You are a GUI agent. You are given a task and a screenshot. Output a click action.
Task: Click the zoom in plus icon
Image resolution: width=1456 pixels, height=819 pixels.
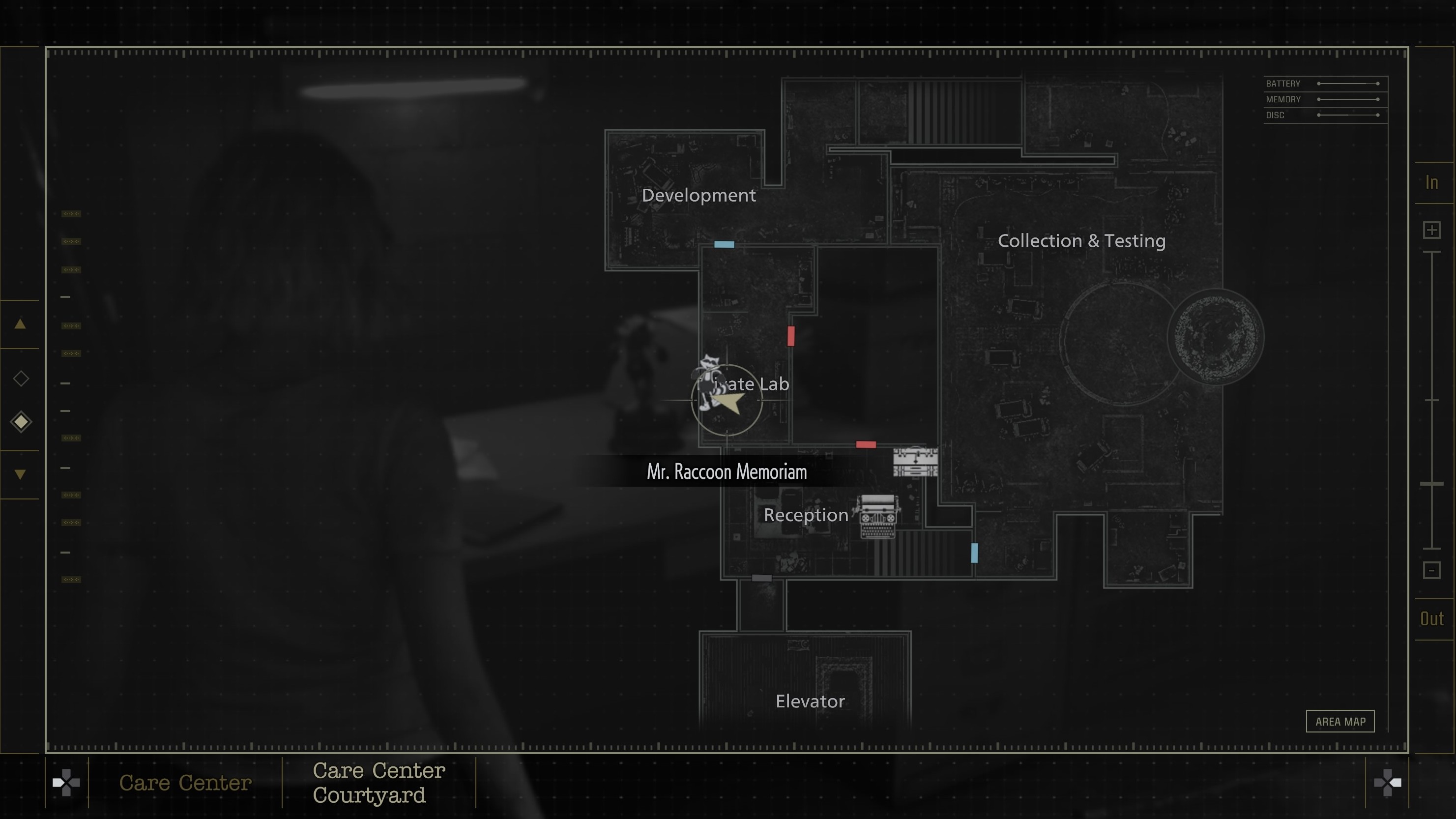[1432, 230]
